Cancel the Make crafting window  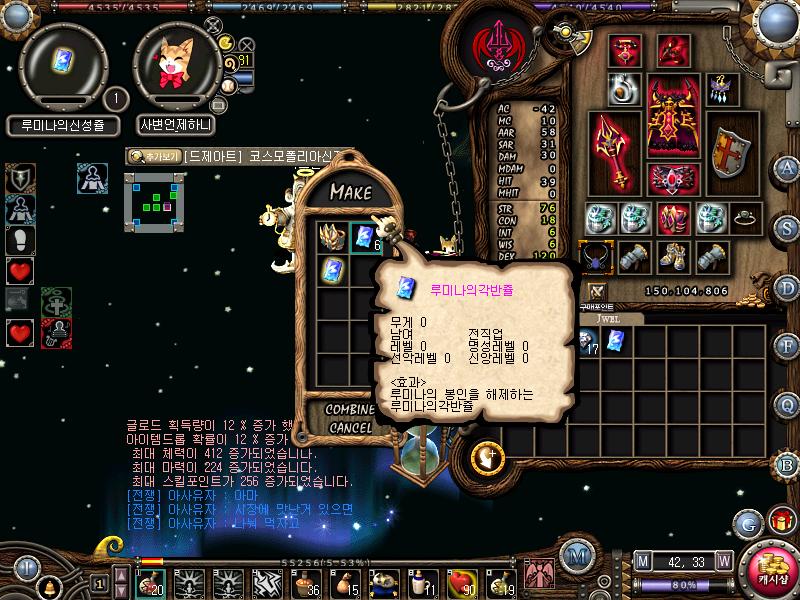(348, 428)
